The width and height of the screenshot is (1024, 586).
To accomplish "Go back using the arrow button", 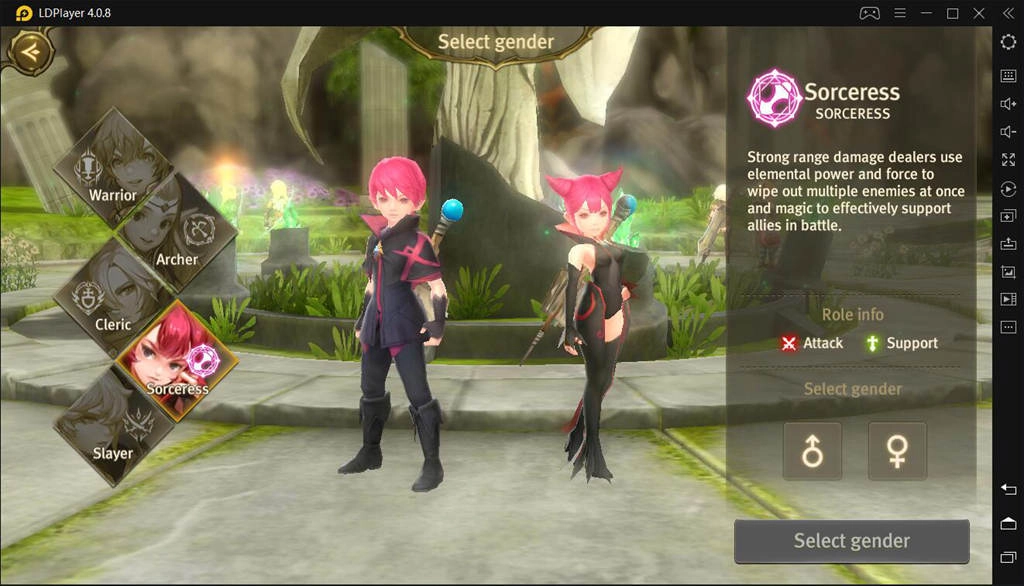I will coord(30,52).
